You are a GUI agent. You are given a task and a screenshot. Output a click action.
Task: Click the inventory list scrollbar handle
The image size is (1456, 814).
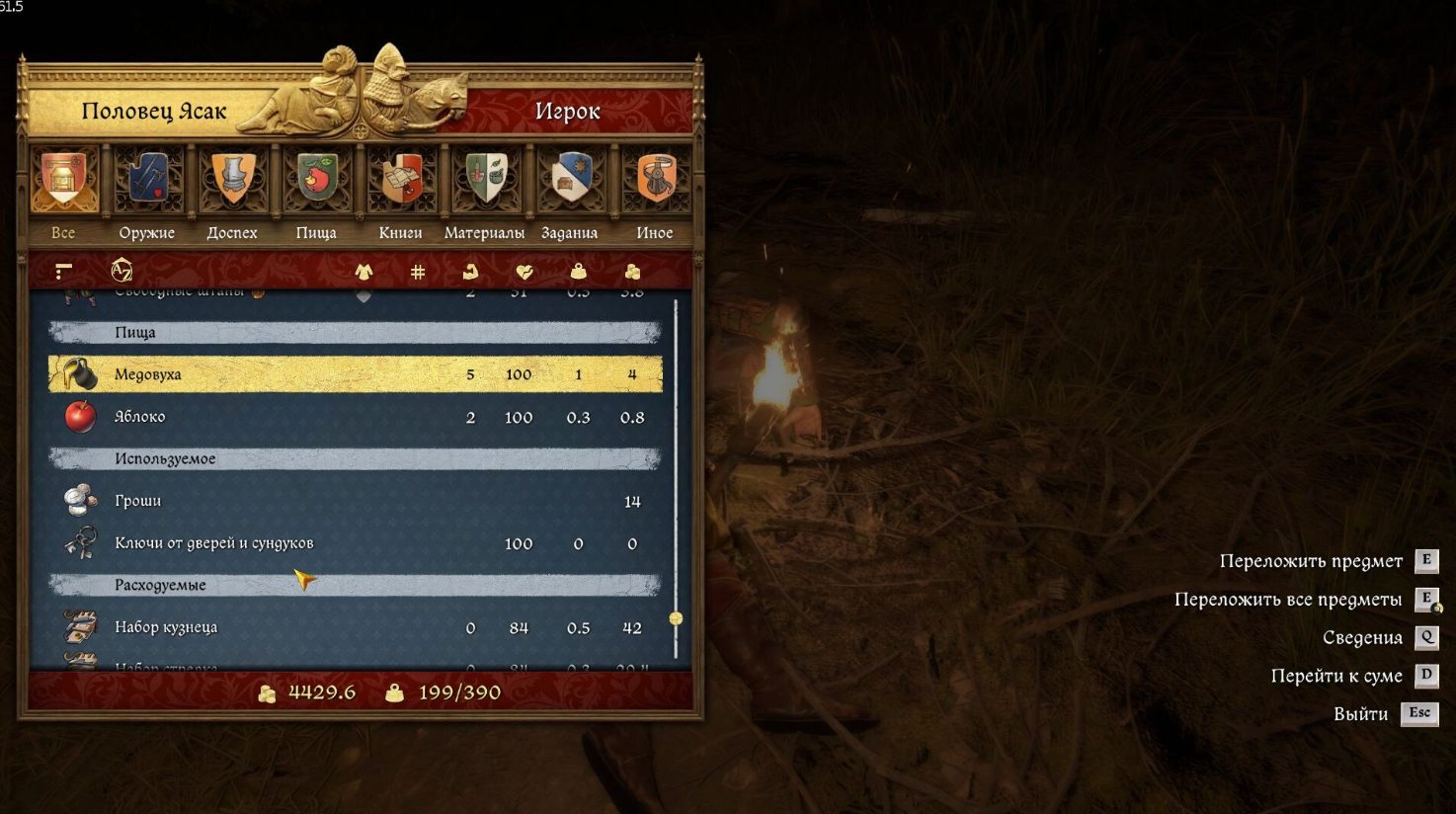[x=676, y=618]
